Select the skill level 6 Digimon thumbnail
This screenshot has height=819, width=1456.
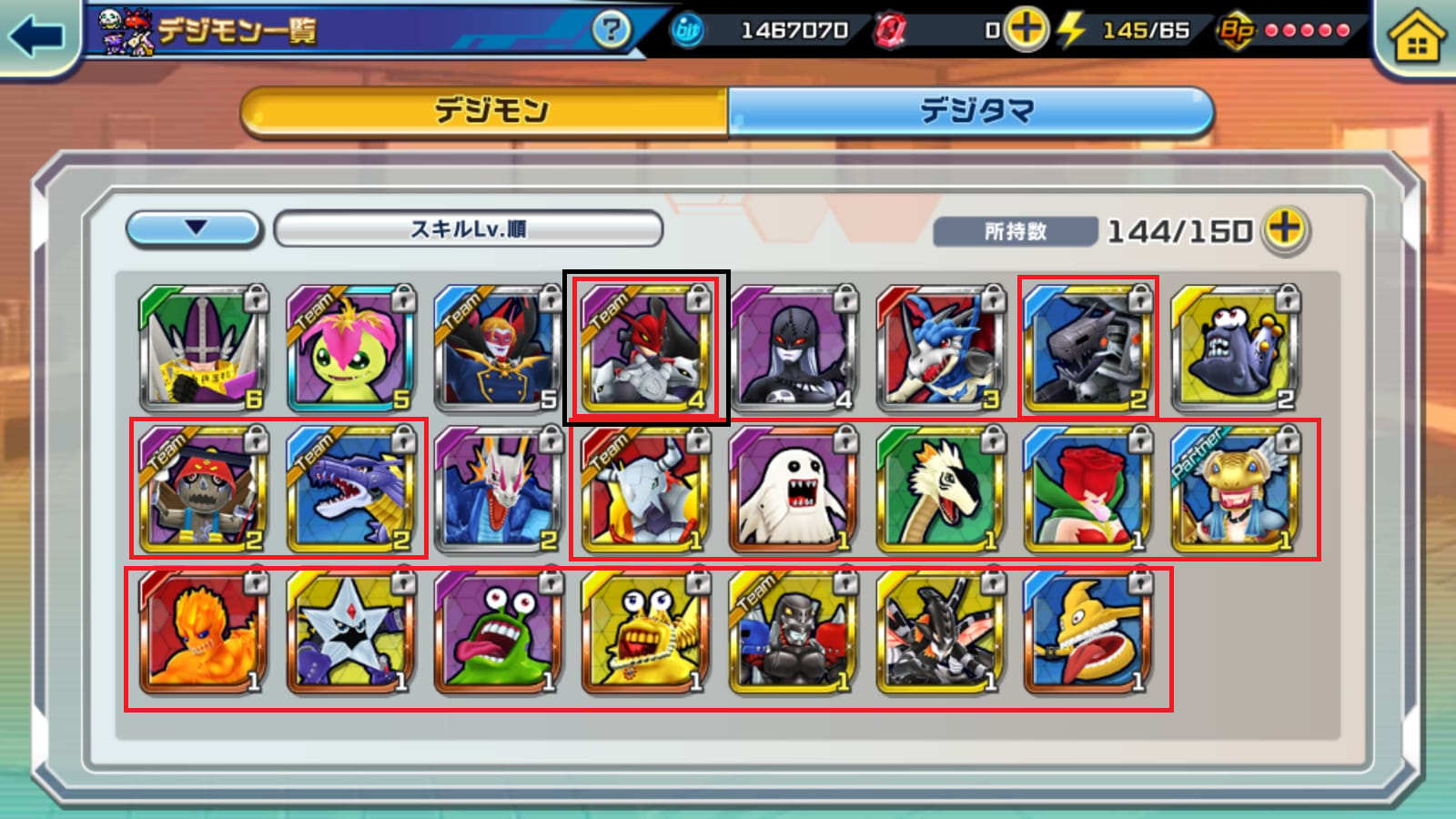[203, 349]
